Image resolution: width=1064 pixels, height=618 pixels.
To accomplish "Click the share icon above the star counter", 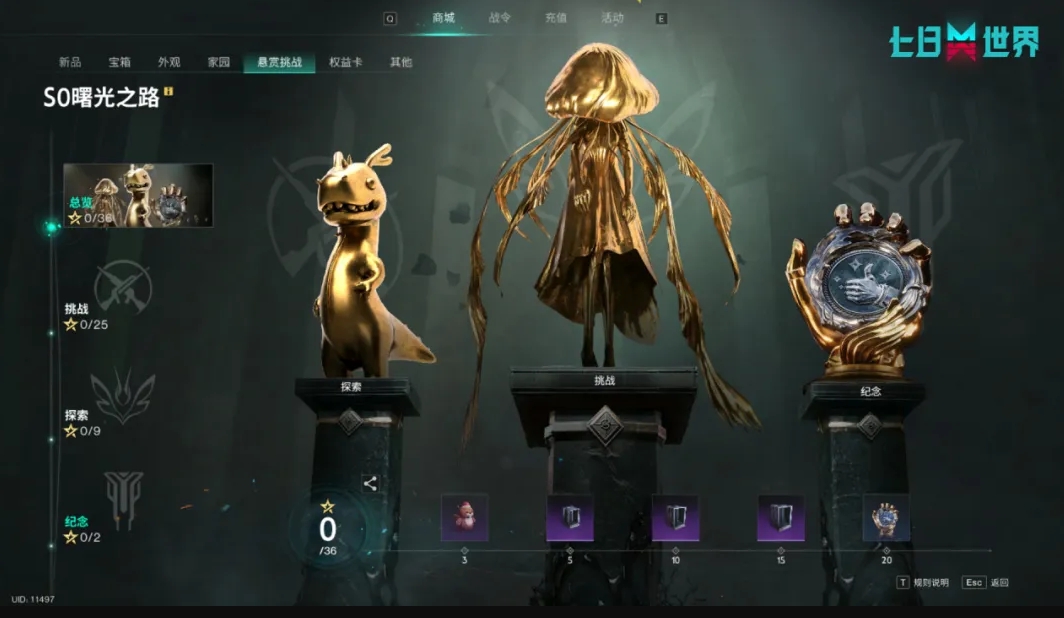I will tap(370, 484).
